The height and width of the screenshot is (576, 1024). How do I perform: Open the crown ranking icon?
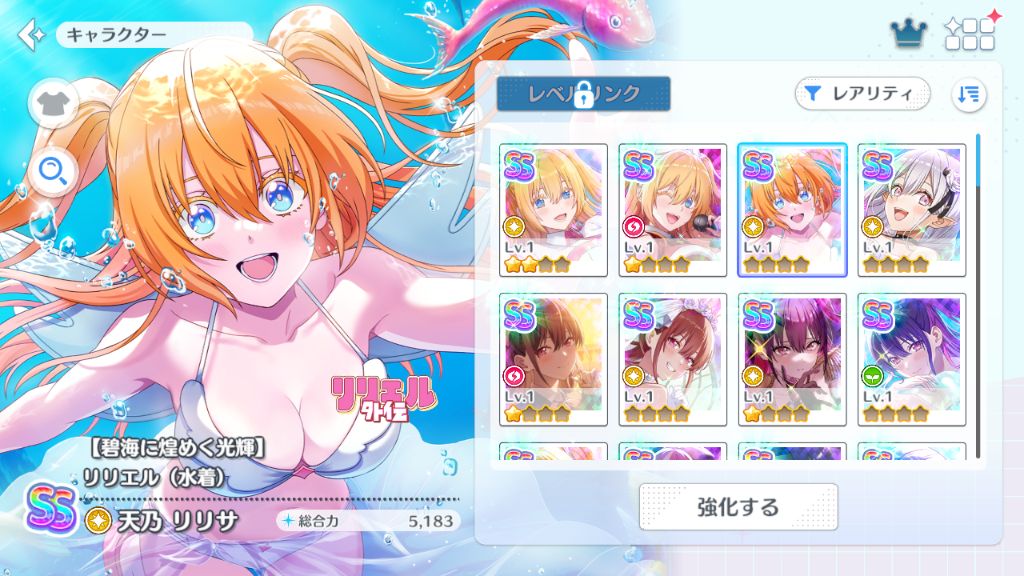(x=908, y=35)
